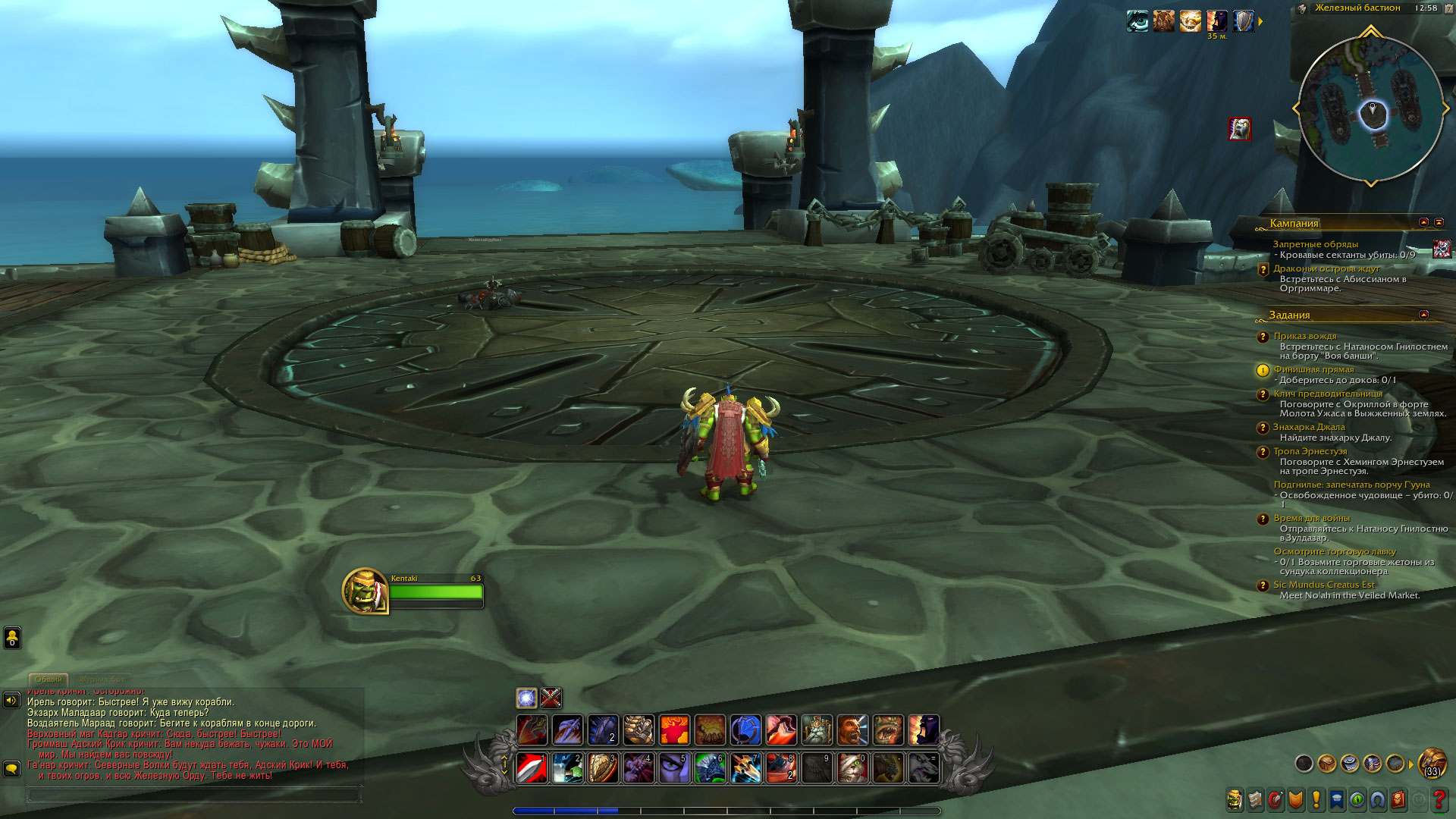
Task: Select the Финишная прямая quest in tracker
Action: coord(1313,369)
